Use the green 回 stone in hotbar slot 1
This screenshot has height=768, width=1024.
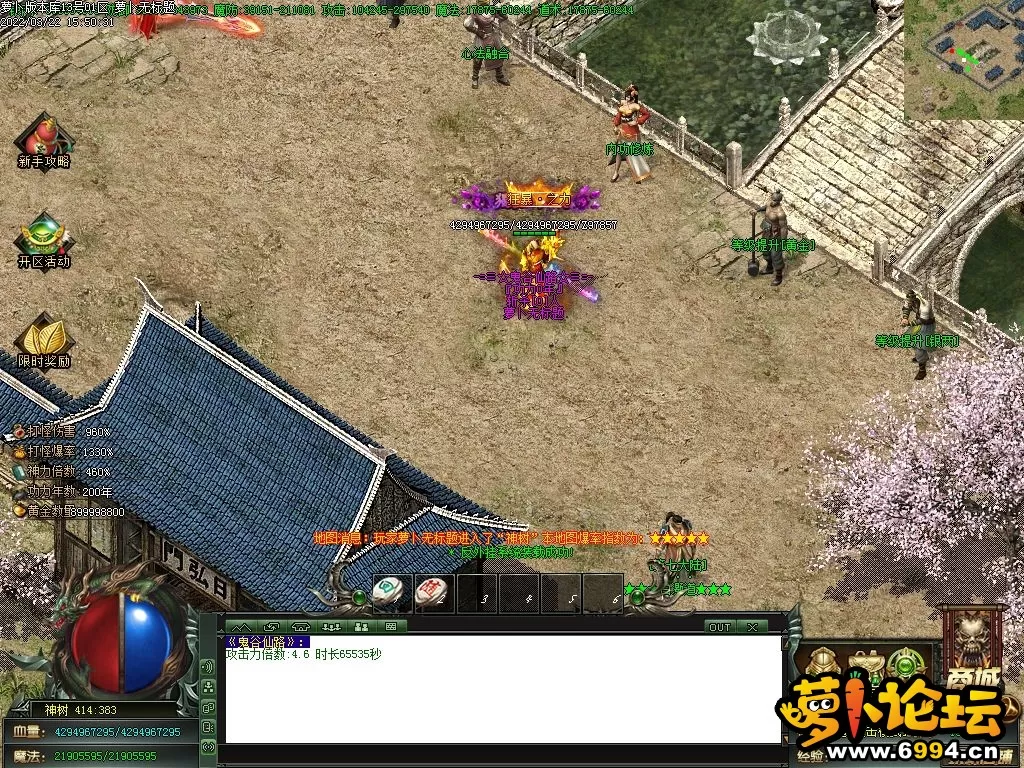pyautogui.click(x=387, y=591)
